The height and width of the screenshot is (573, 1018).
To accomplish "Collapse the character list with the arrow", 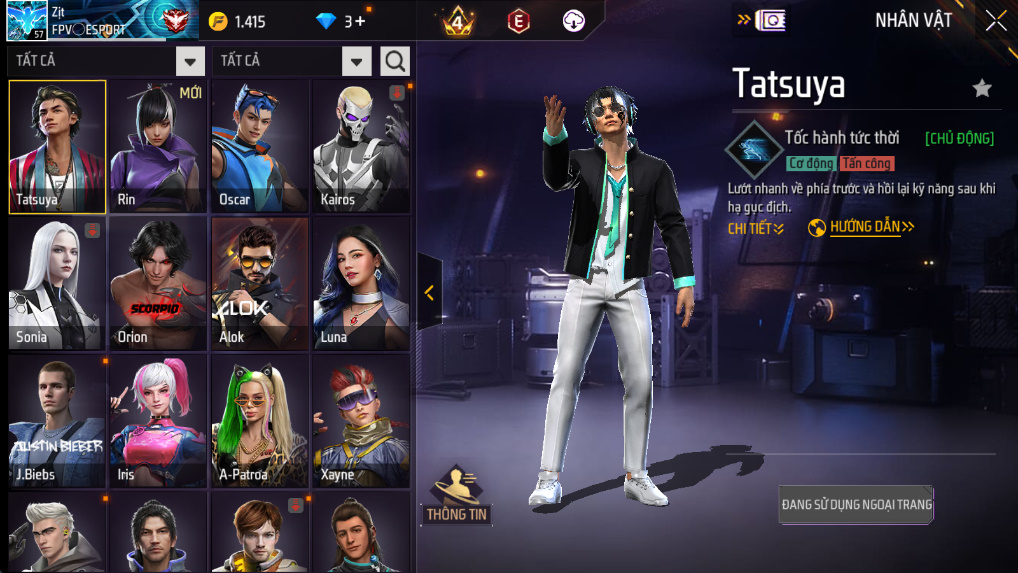I will [429, 292].
